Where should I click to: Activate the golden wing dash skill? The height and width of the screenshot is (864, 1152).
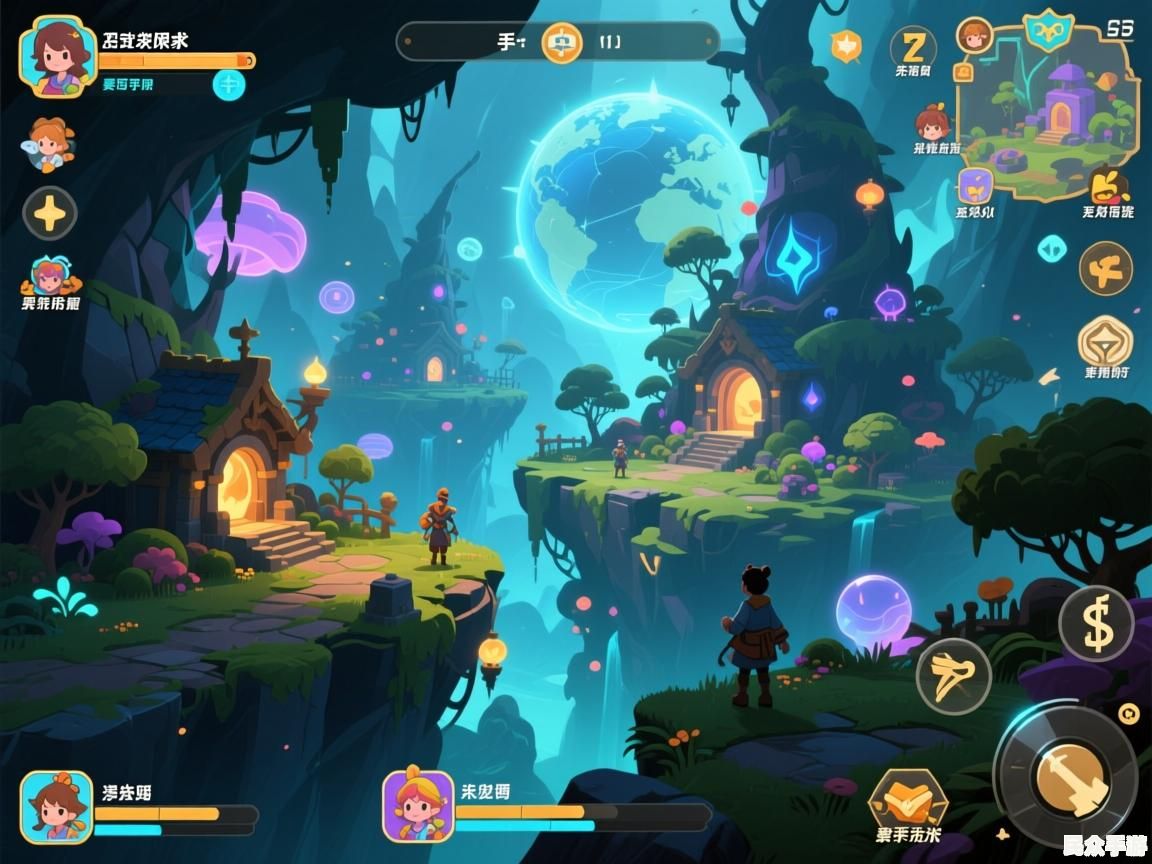point(953,676)
